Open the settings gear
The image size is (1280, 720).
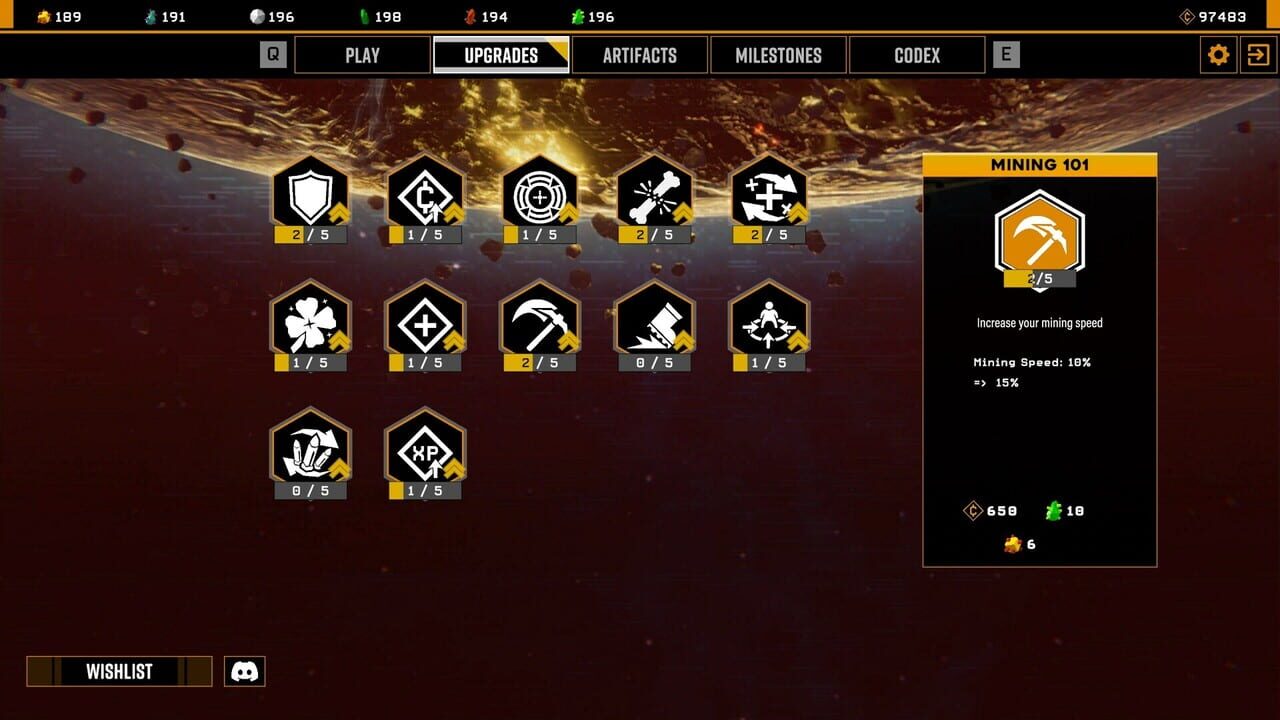click(1218, 55)
